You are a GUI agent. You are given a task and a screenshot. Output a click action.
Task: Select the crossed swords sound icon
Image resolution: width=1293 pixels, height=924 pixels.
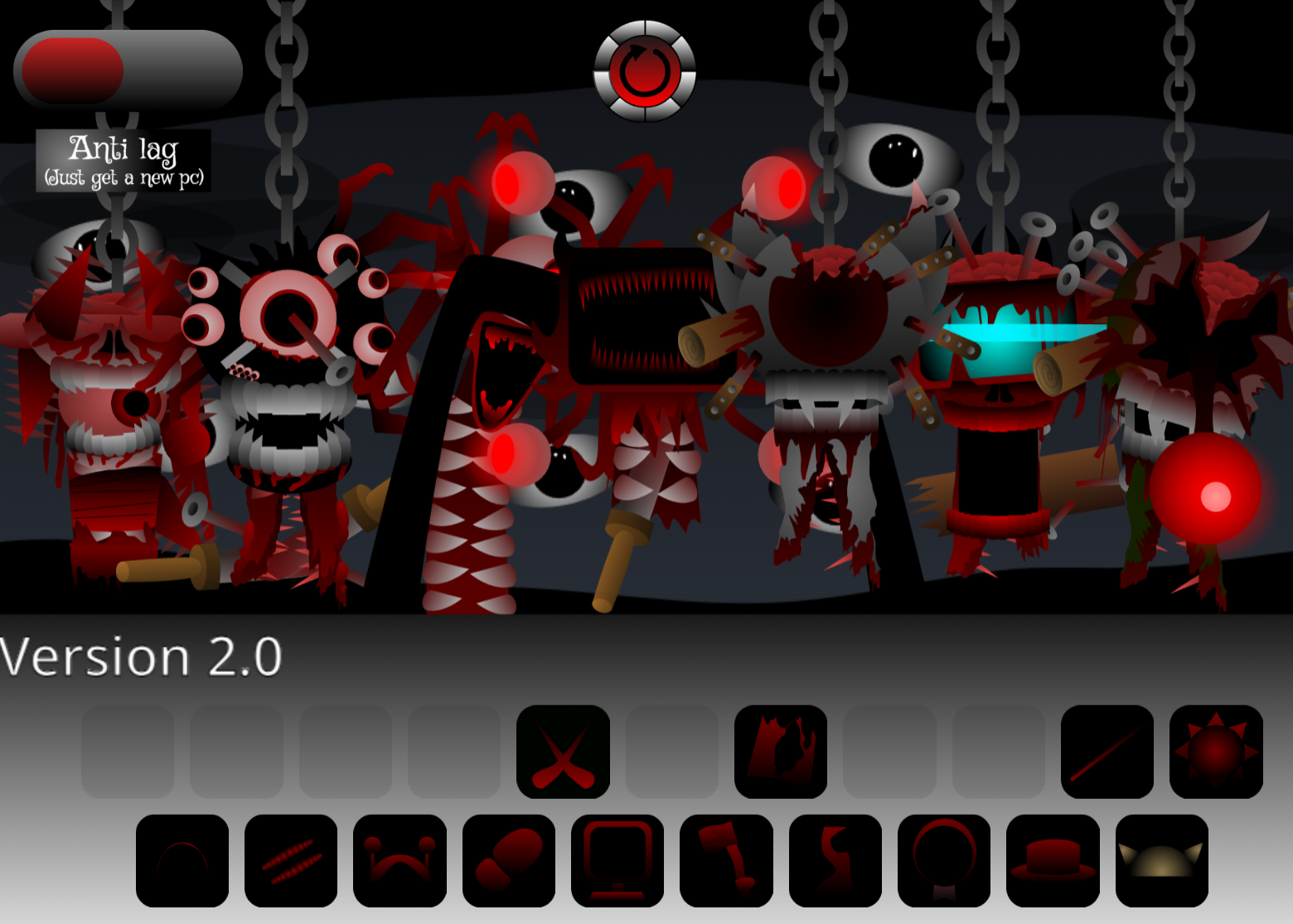(564, 752)
